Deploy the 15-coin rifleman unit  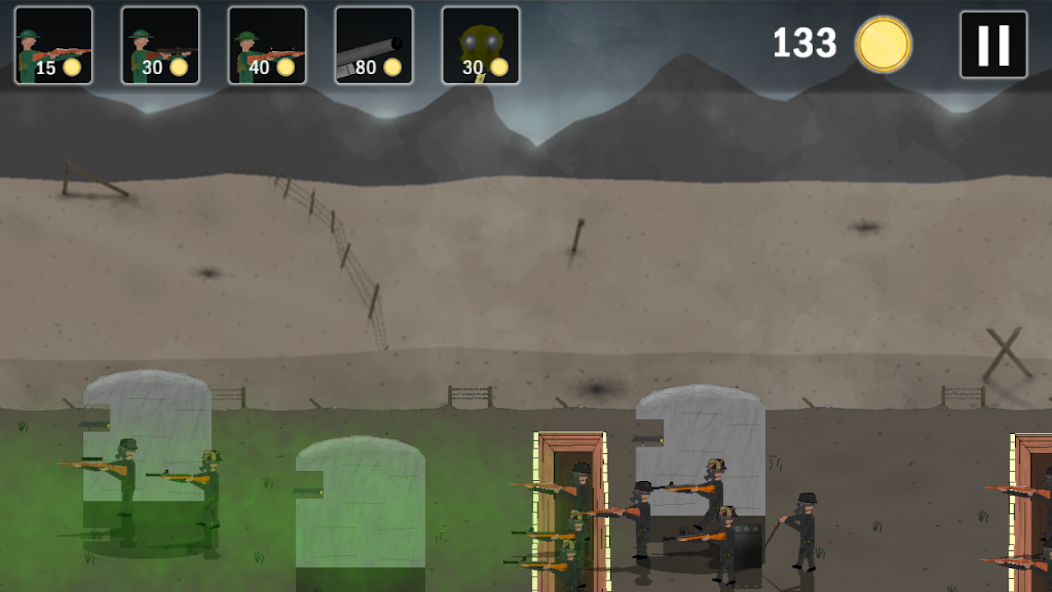pos(54,45)
